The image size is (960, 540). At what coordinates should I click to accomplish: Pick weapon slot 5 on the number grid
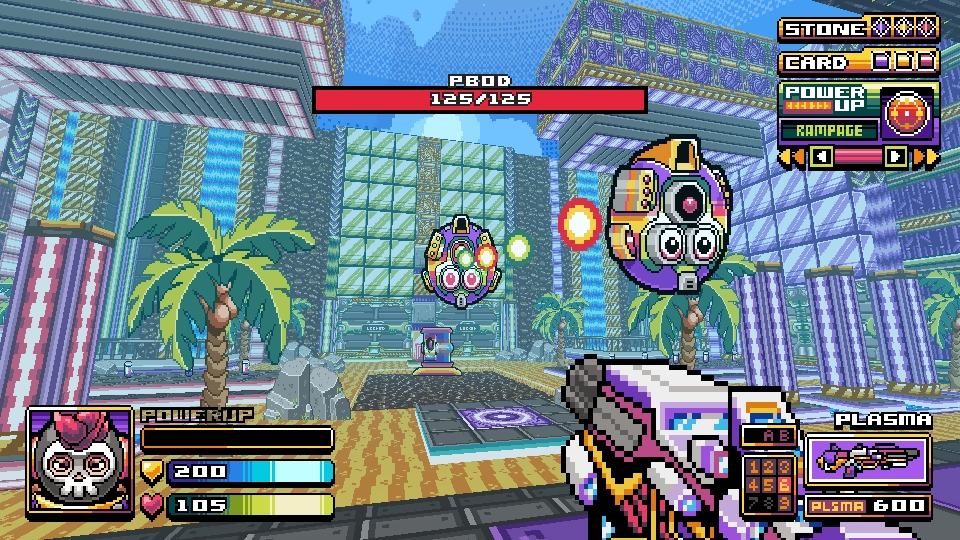(770, 485)
